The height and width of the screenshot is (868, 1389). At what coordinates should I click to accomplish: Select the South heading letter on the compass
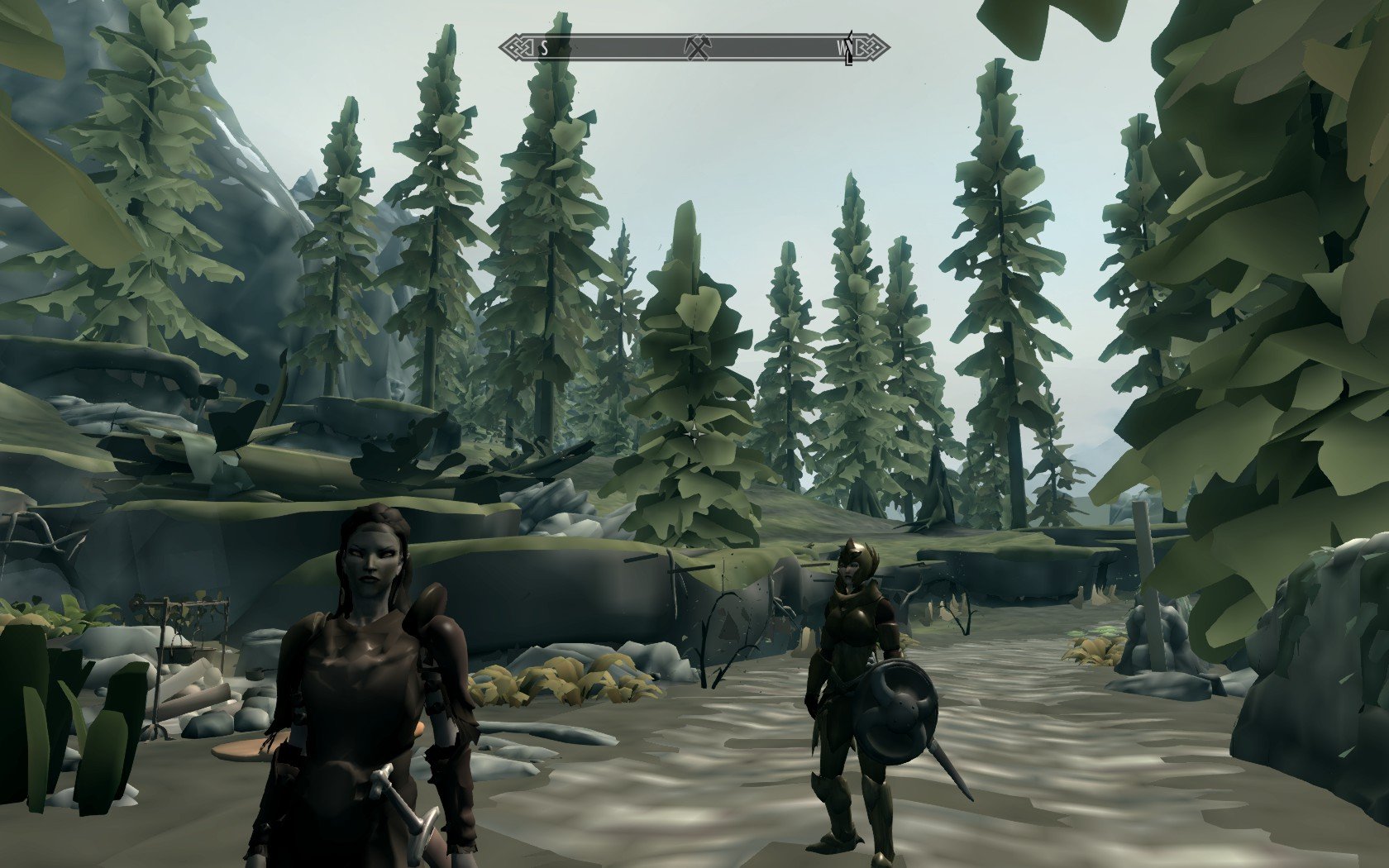(544, 48)
